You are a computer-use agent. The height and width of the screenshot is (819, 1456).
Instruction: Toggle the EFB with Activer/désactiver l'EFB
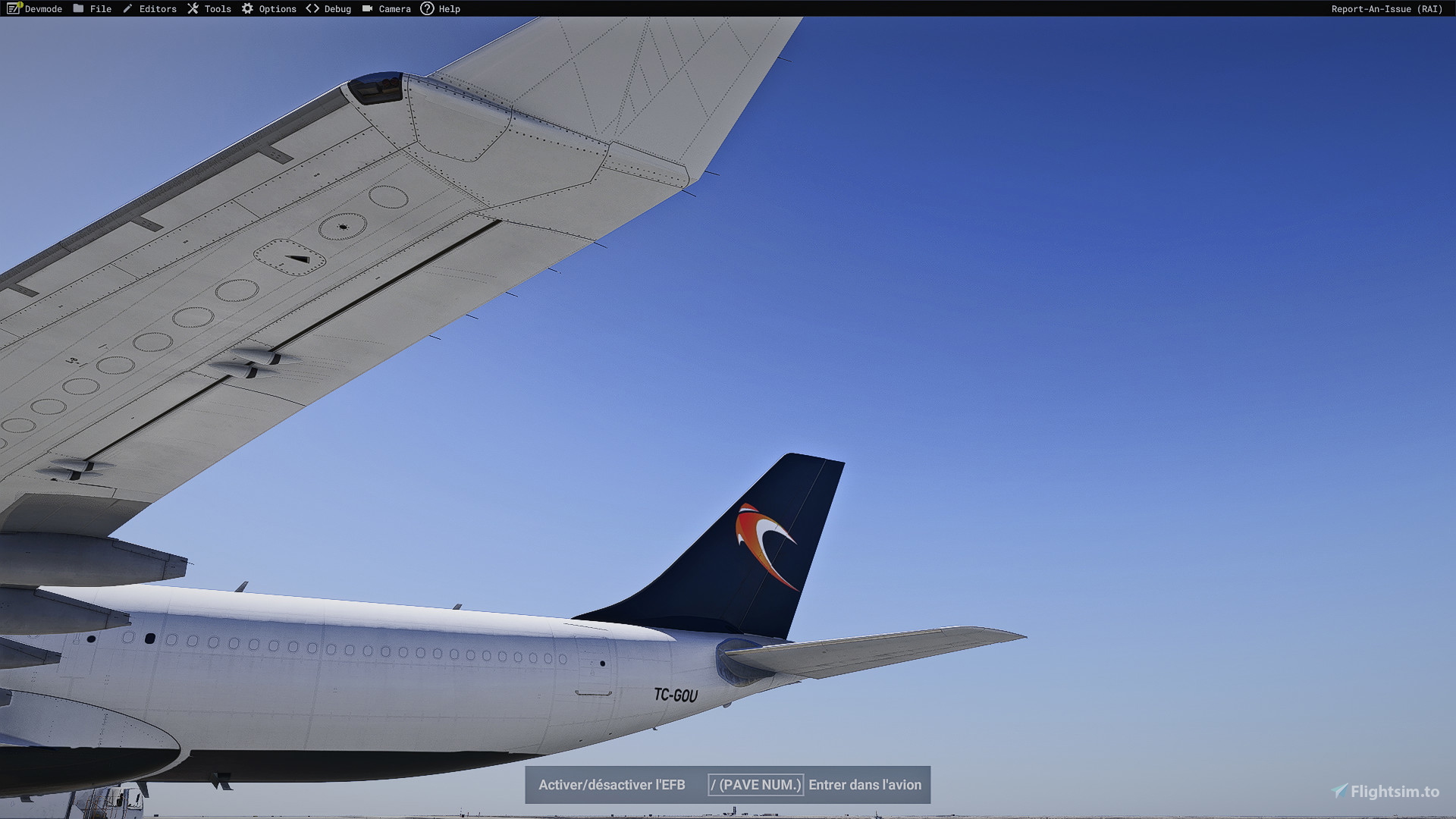coord(611,785)
